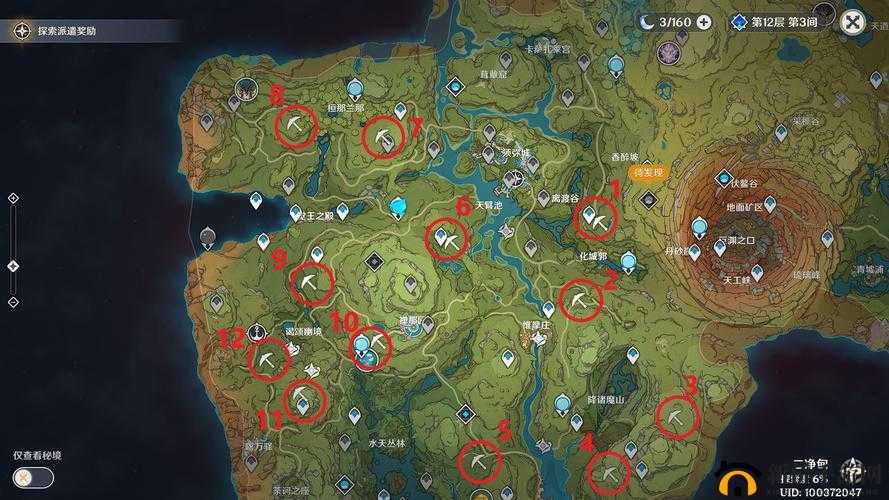Toggle the 仅查看秘境 domains-only switch
This screenshot has width=889, height=500.
pos(34,477)
